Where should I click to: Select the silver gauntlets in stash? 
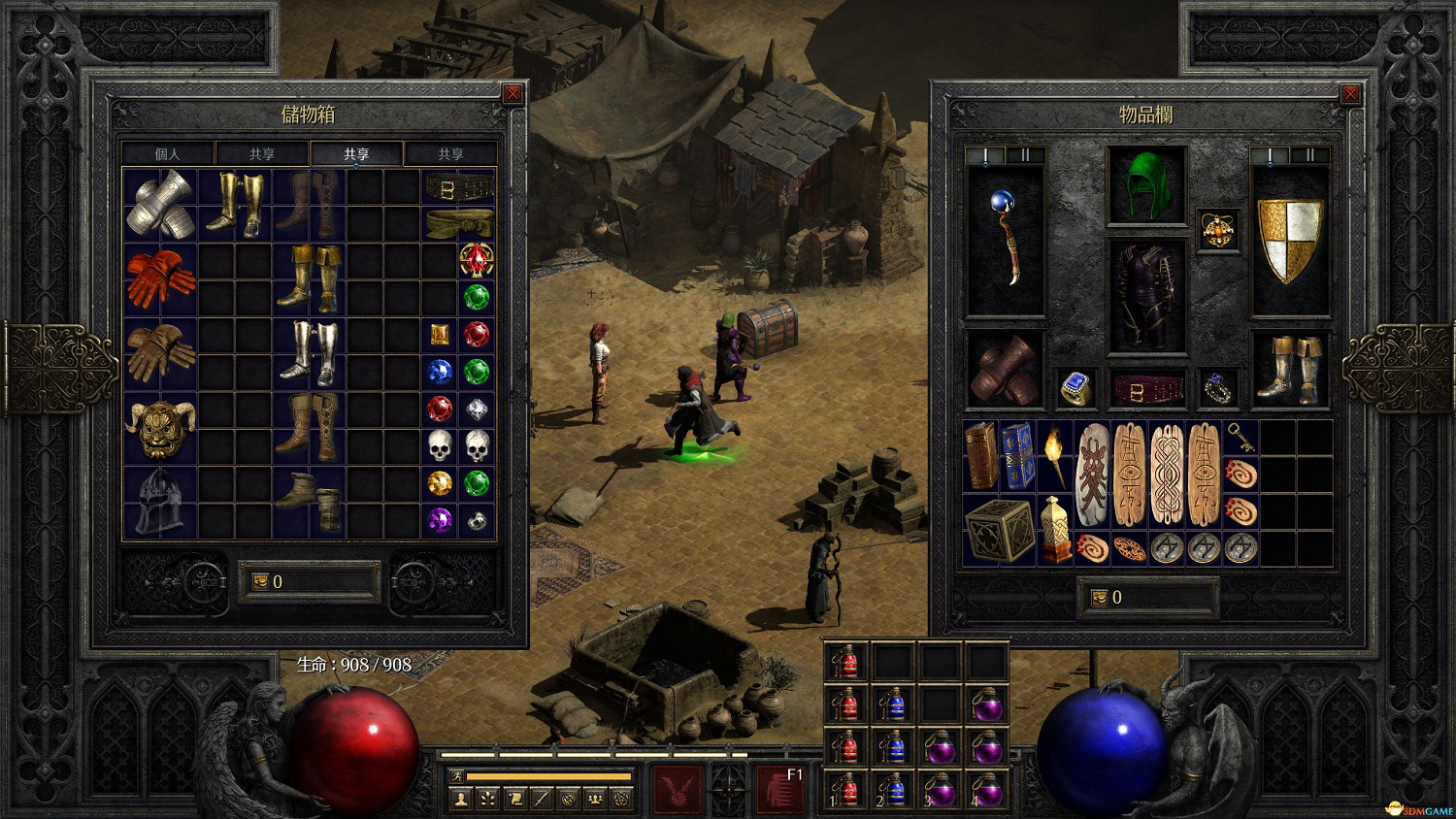pyautogui.click(x=160, y=204)
